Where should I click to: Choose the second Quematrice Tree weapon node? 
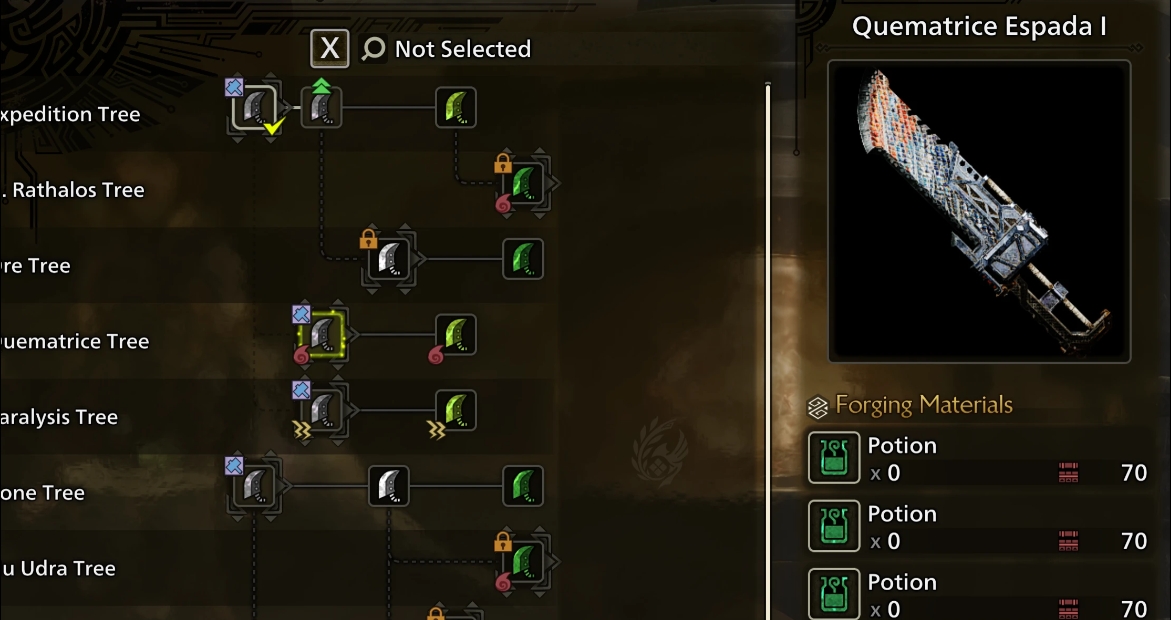pyautogui.click(x=455, y=335)
